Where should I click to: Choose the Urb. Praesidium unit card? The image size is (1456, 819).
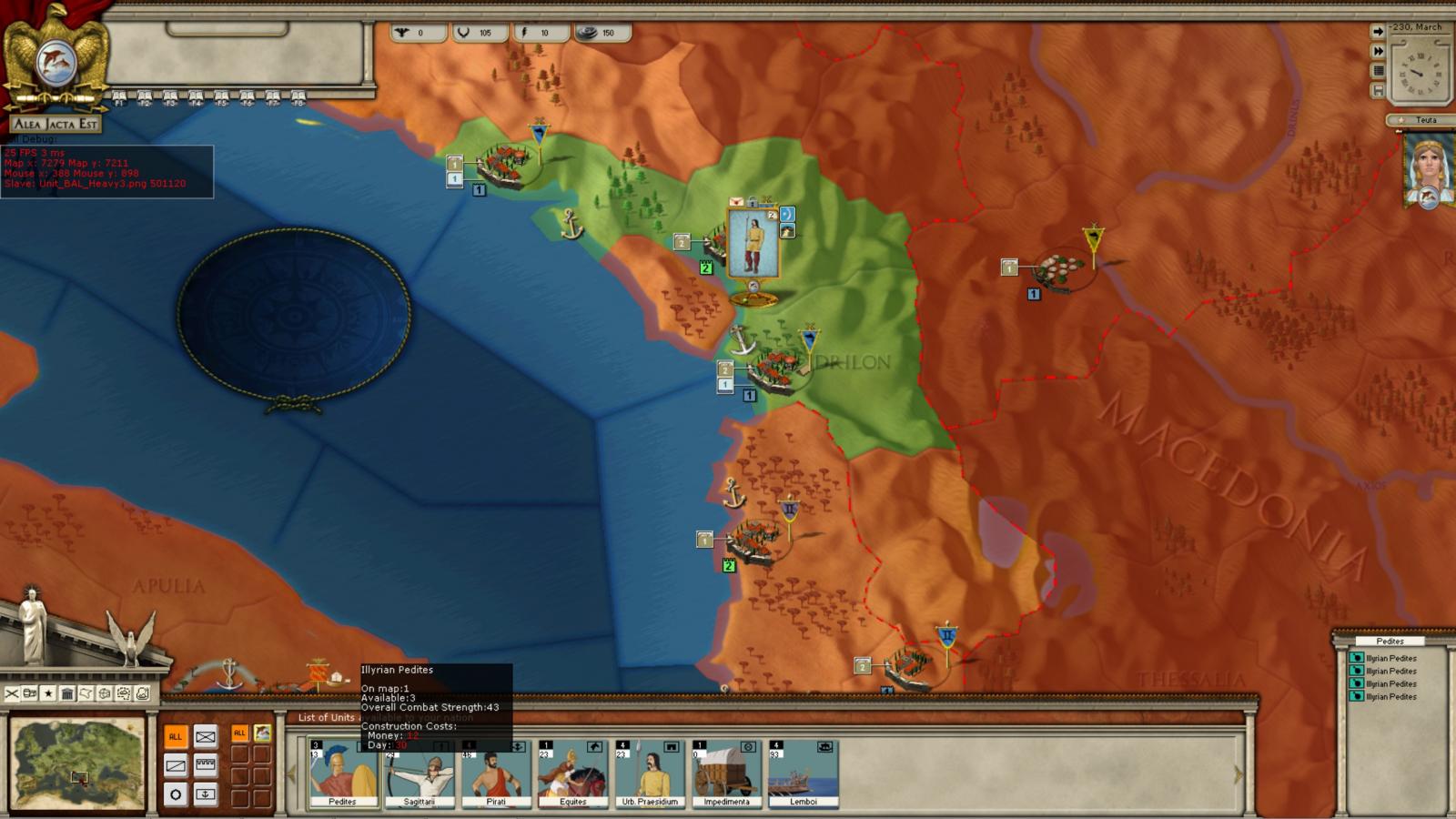(650, 773)
